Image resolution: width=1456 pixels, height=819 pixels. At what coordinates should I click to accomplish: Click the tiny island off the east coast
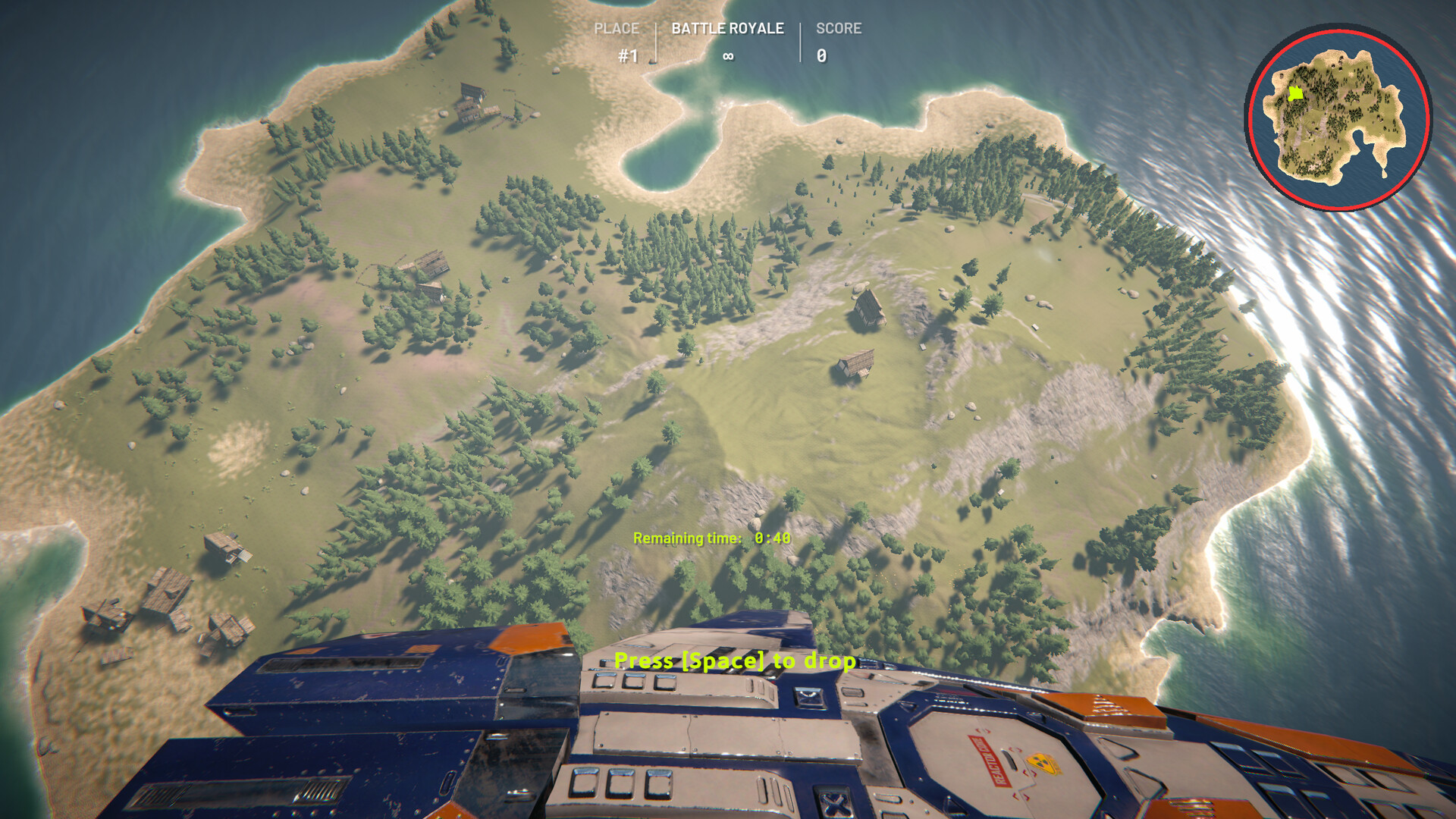pos(1384,172)
